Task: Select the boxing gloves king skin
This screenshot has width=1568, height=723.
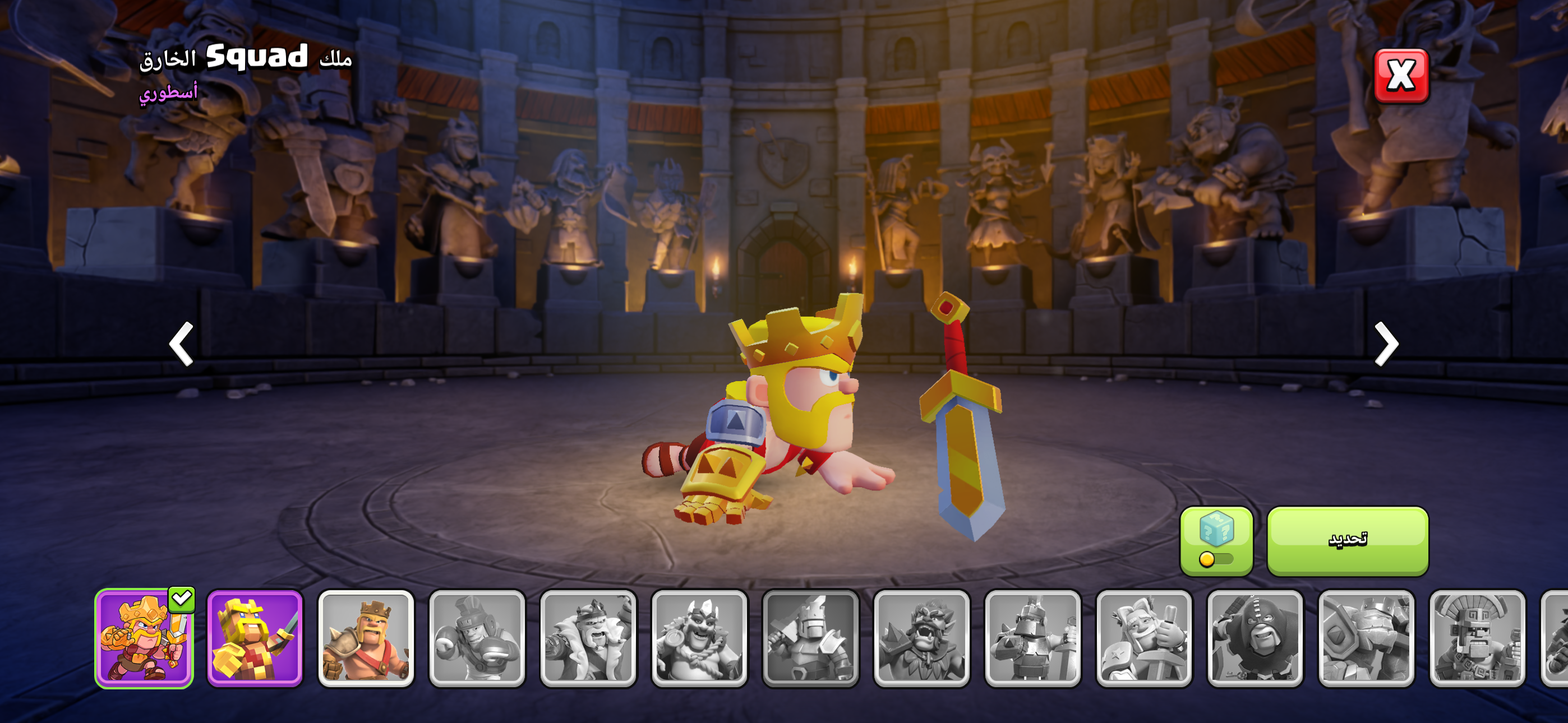Action: coord(477,638)
